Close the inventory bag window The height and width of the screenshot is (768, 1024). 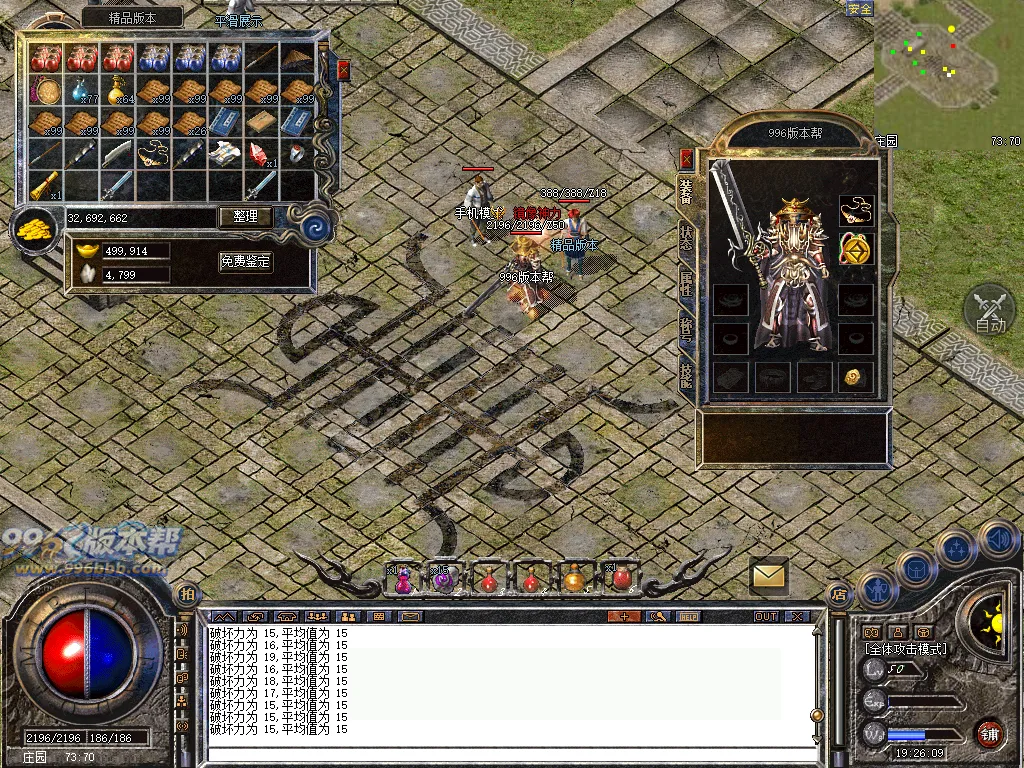(x=343, y=70)
